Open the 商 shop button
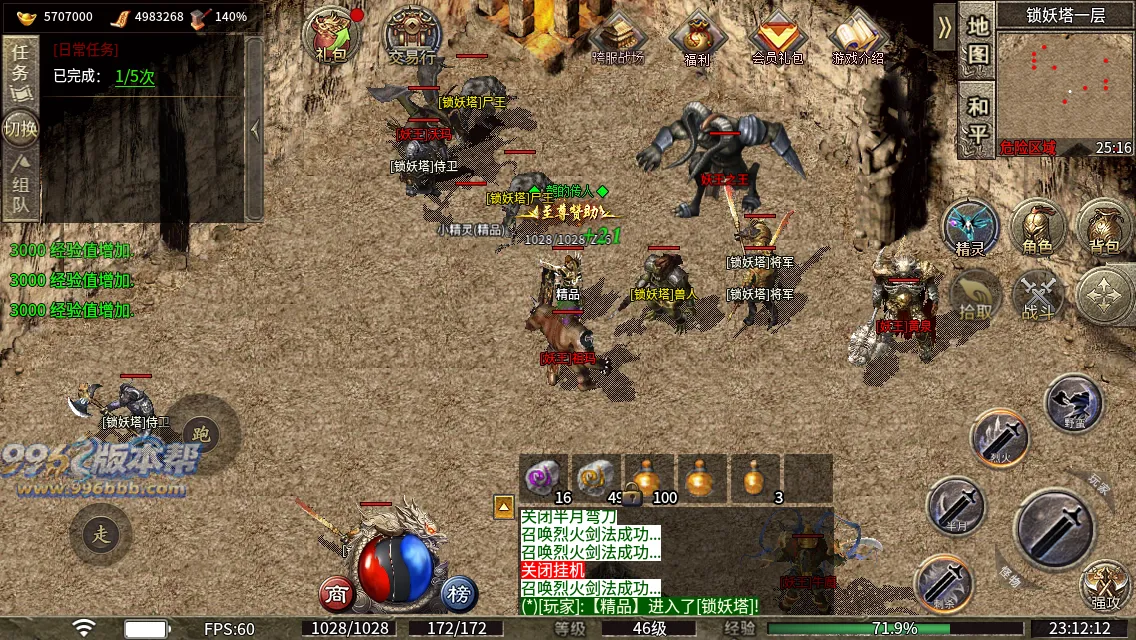1136x640 pixels. coord(337,594)
